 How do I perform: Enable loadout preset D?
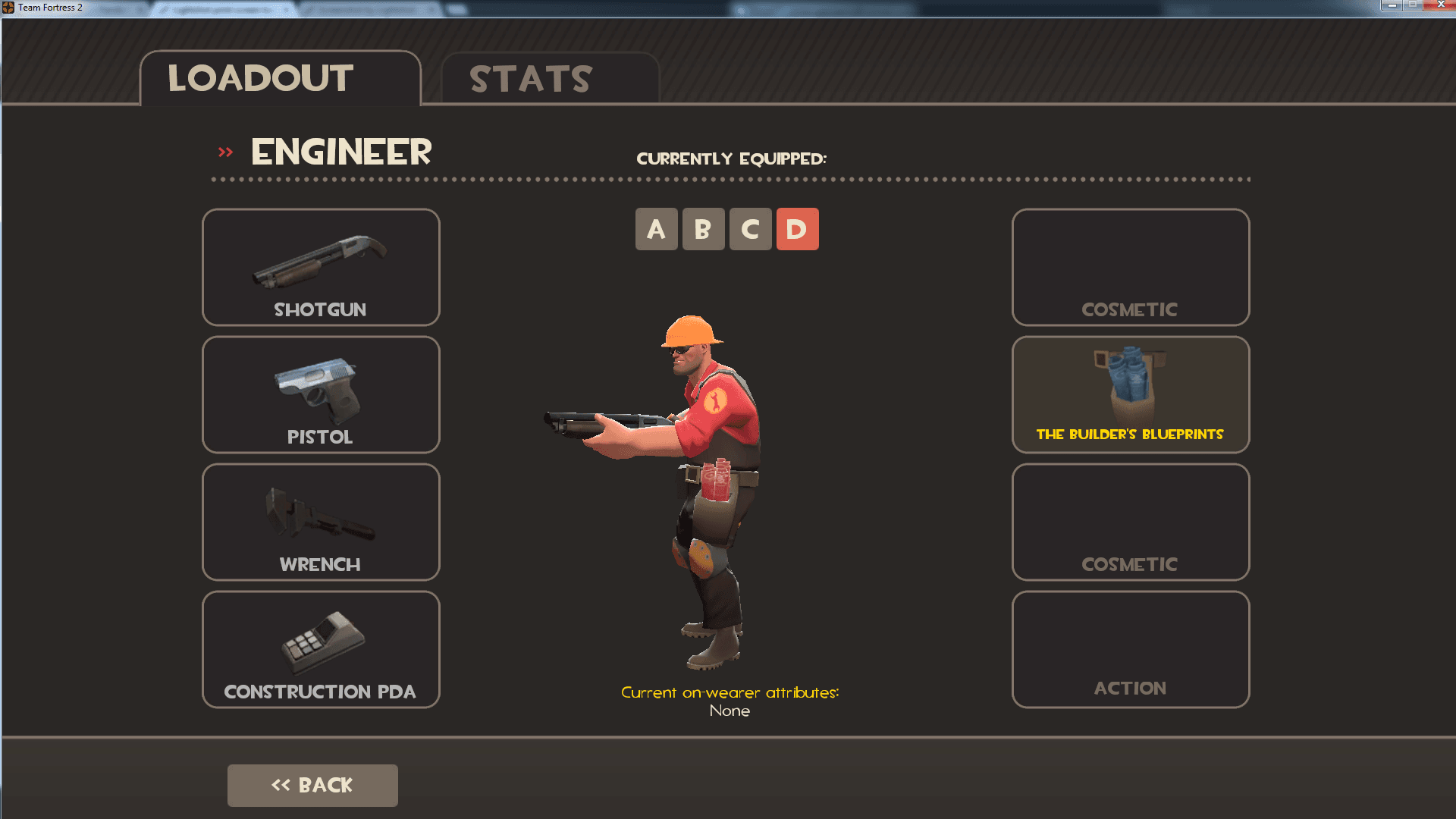pos(798,228)
